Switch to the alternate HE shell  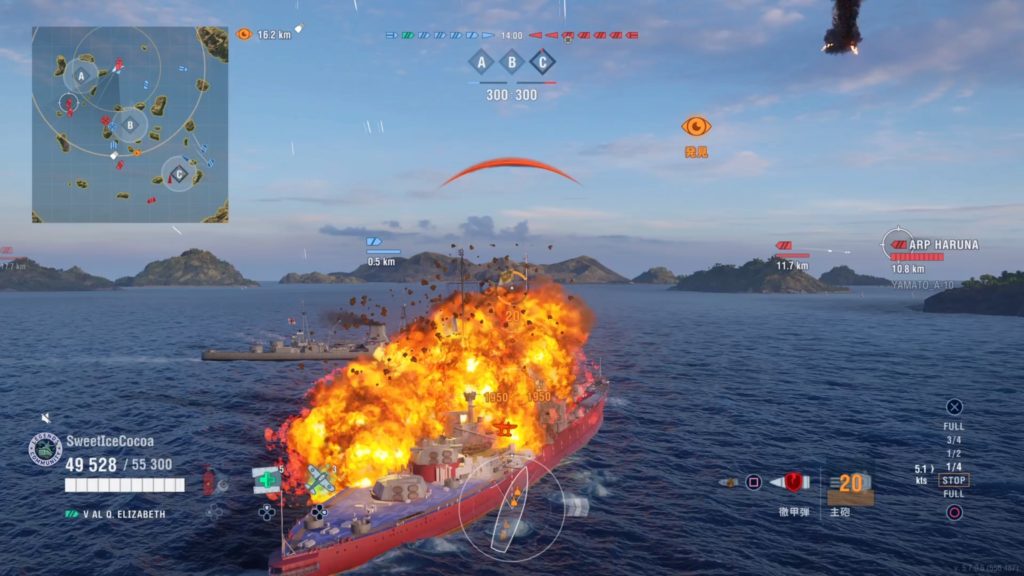point(730,482)
